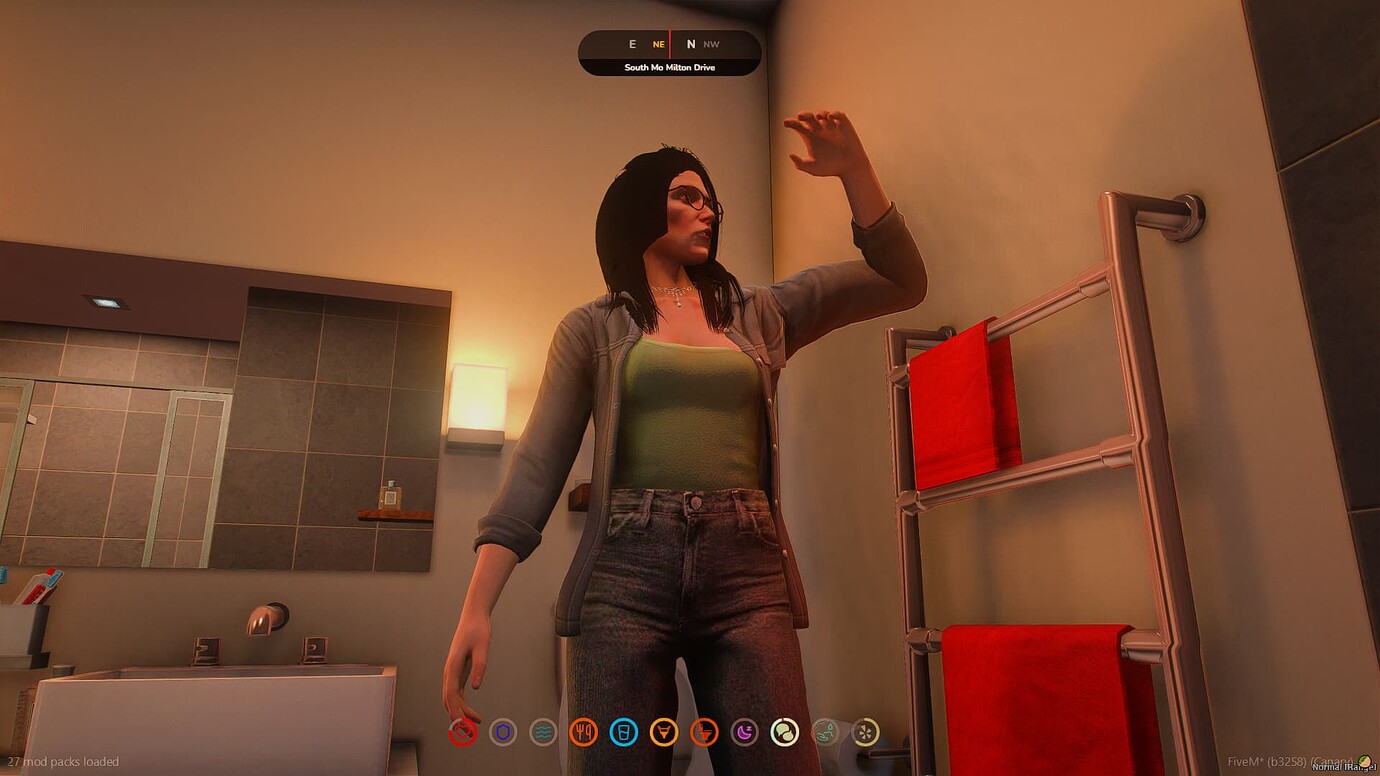Click the blue thirst glass icon
Viewport: 1380px width, 776px height.
tap(625, 732)
